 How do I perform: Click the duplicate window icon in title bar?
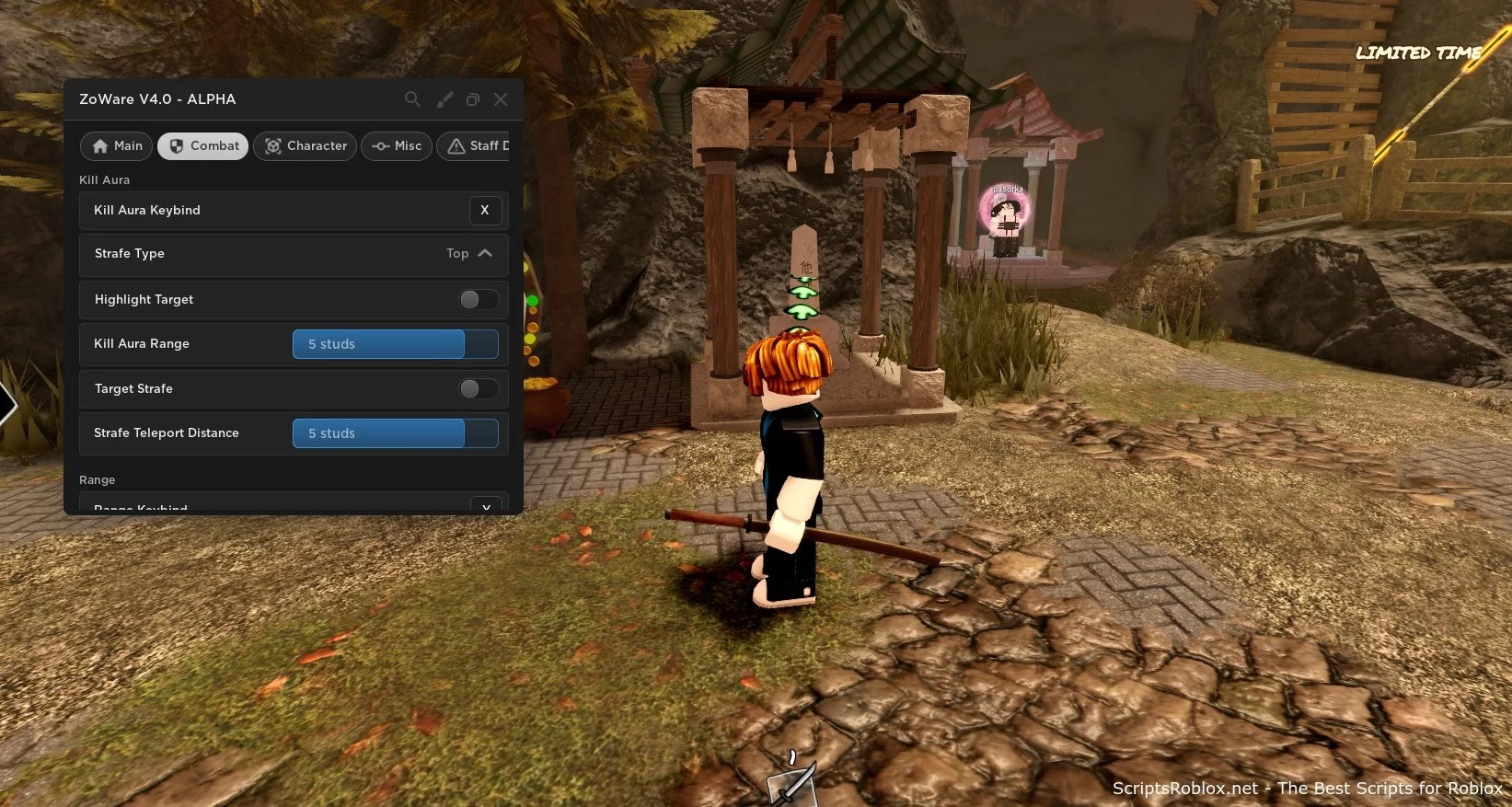472,99
